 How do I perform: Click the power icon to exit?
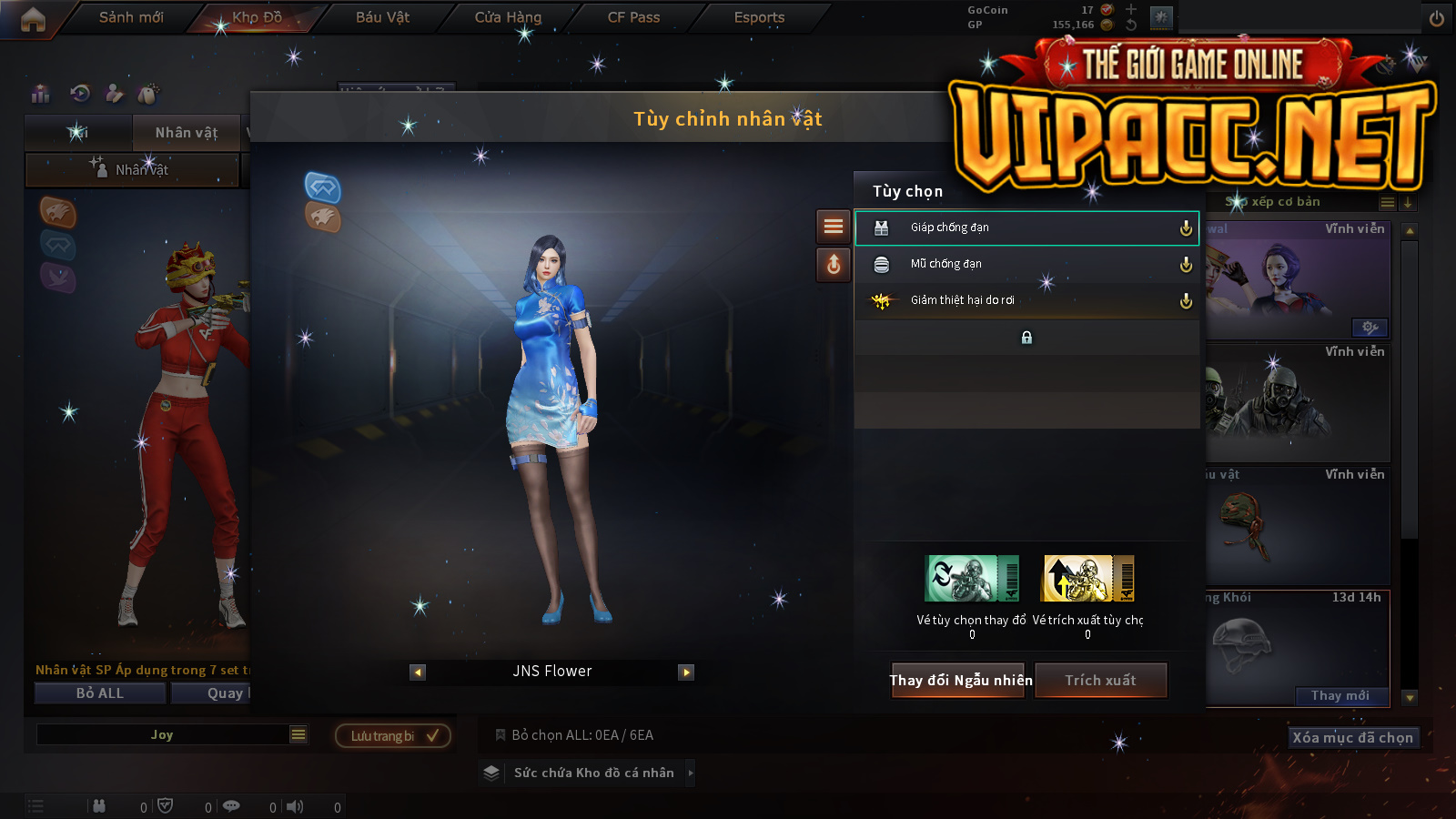click(x=1437, y=18)
